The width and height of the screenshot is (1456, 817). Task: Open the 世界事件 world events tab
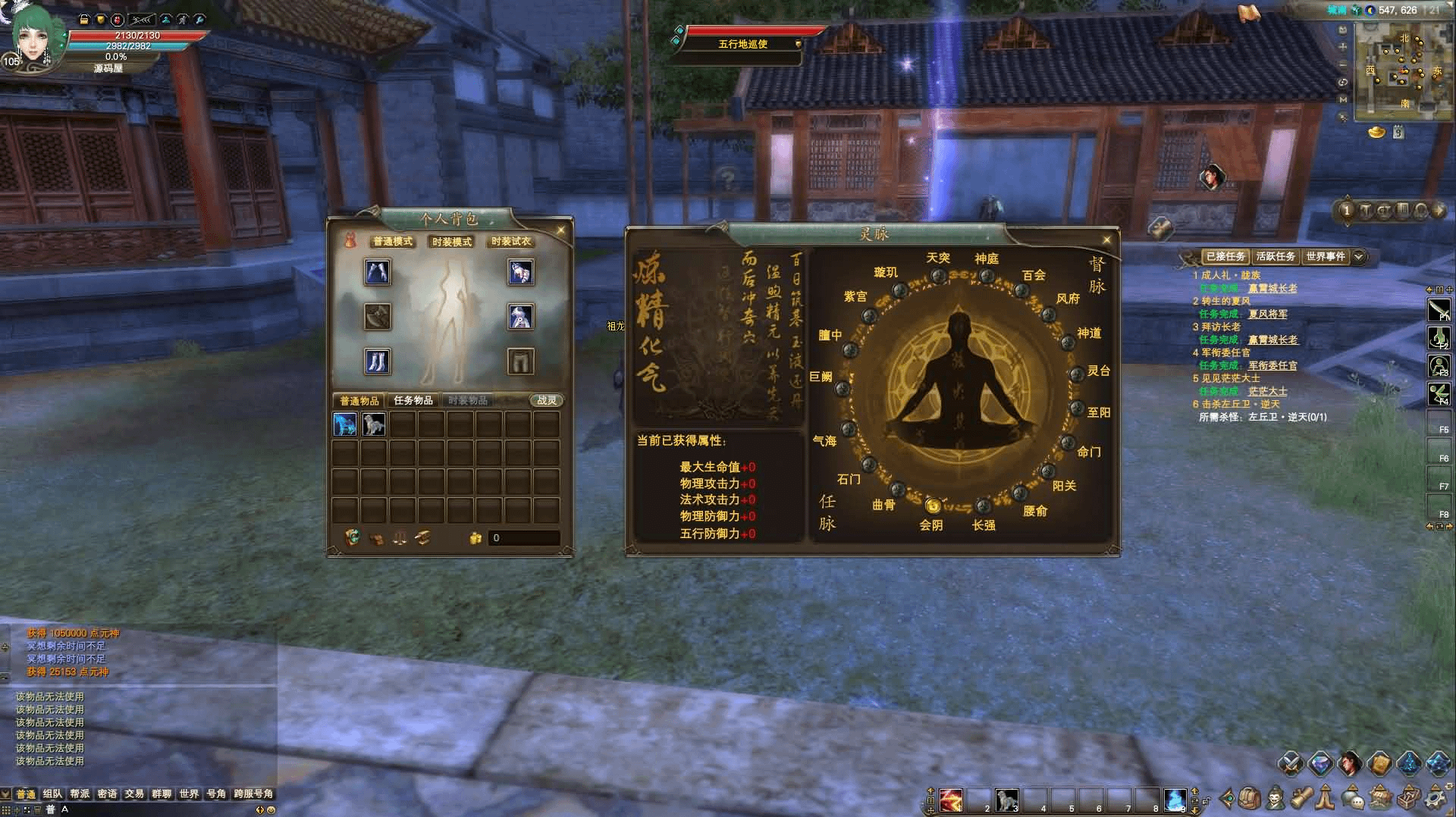(x=1325, y=257)
